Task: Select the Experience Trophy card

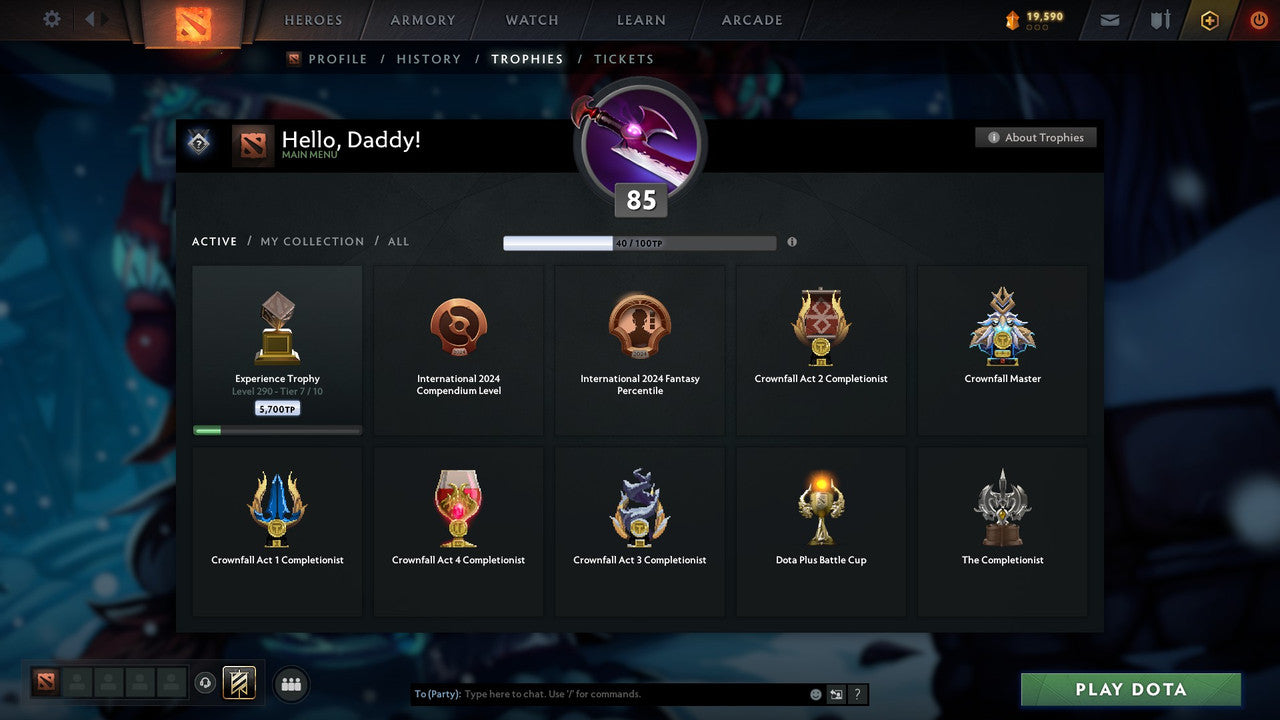Action: tap(277, 348)
